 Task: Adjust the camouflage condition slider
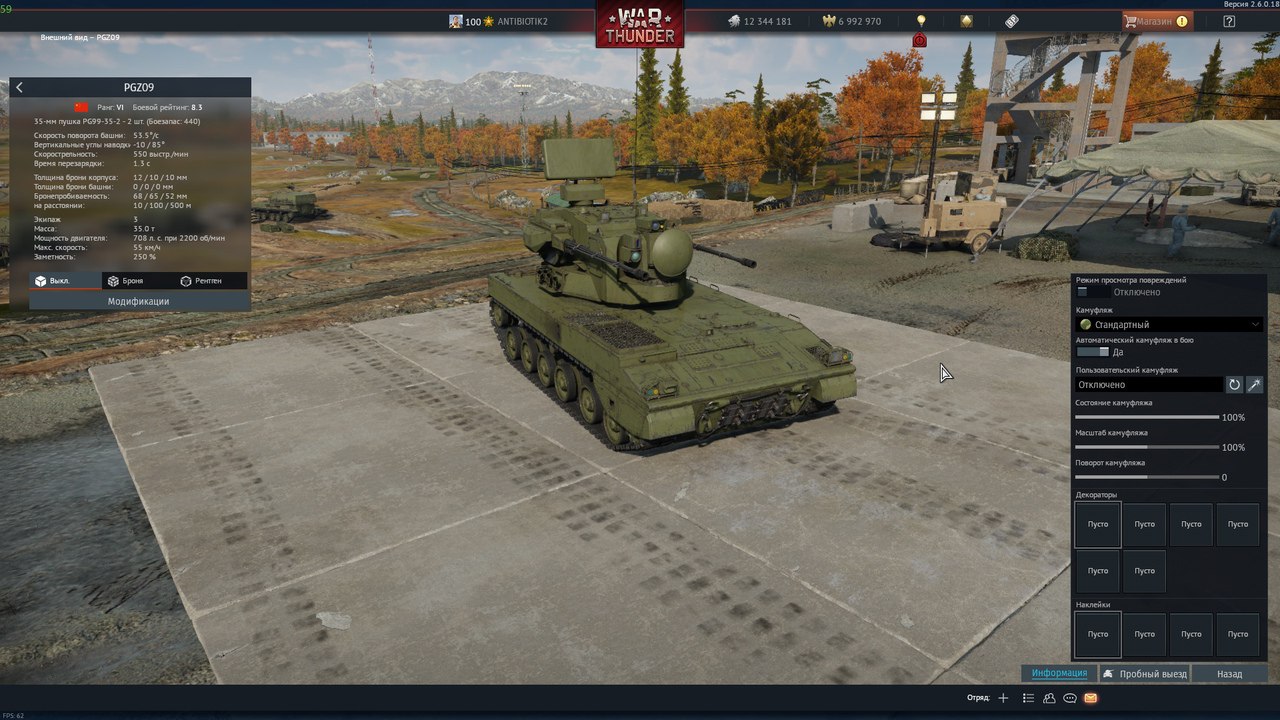(x=1147, y=417)
